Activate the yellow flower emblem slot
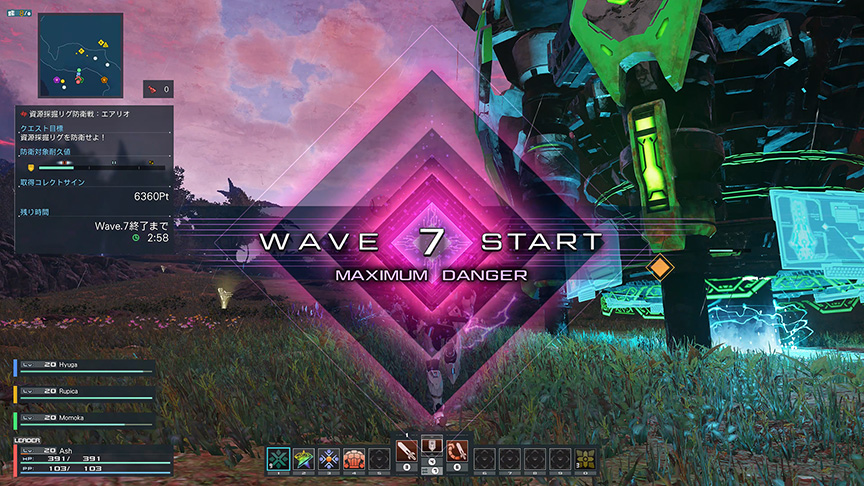The height and width of the screenshot is (486, 864). 585,459
